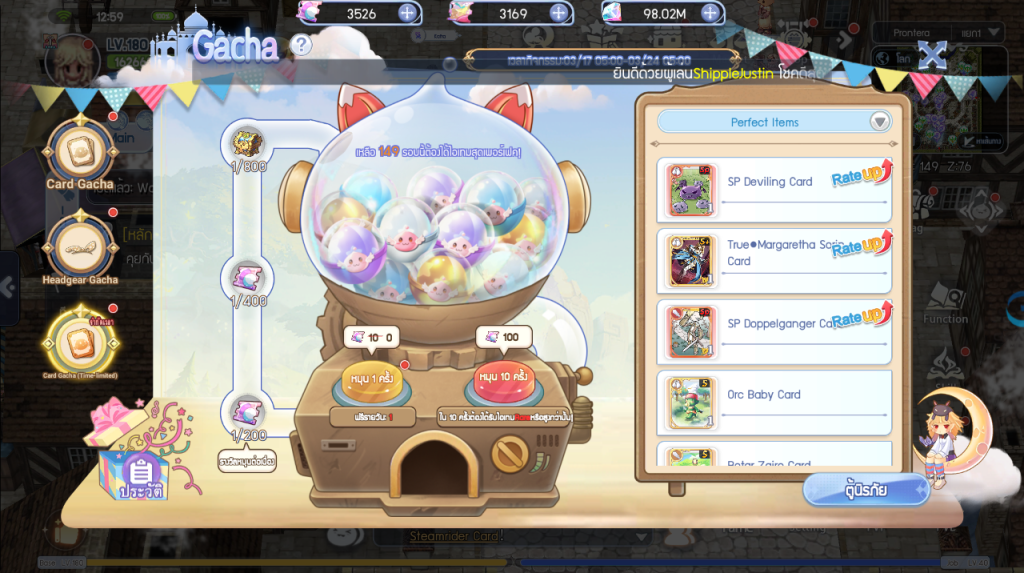Image resolution: width=1024 pixels, height=573 pixels.
Task: Add more of the 98.02M currency
Action: point(710,13)
